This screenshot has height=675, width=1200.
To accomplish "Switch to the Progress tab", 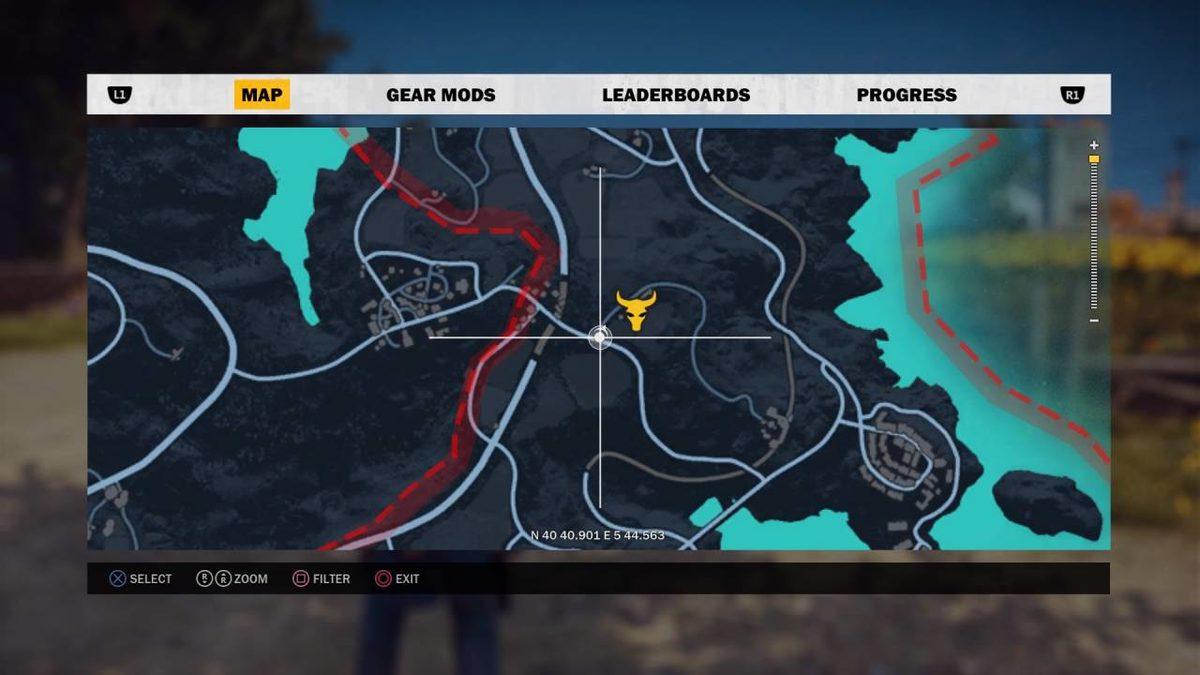I will click(x=906, y=95).
